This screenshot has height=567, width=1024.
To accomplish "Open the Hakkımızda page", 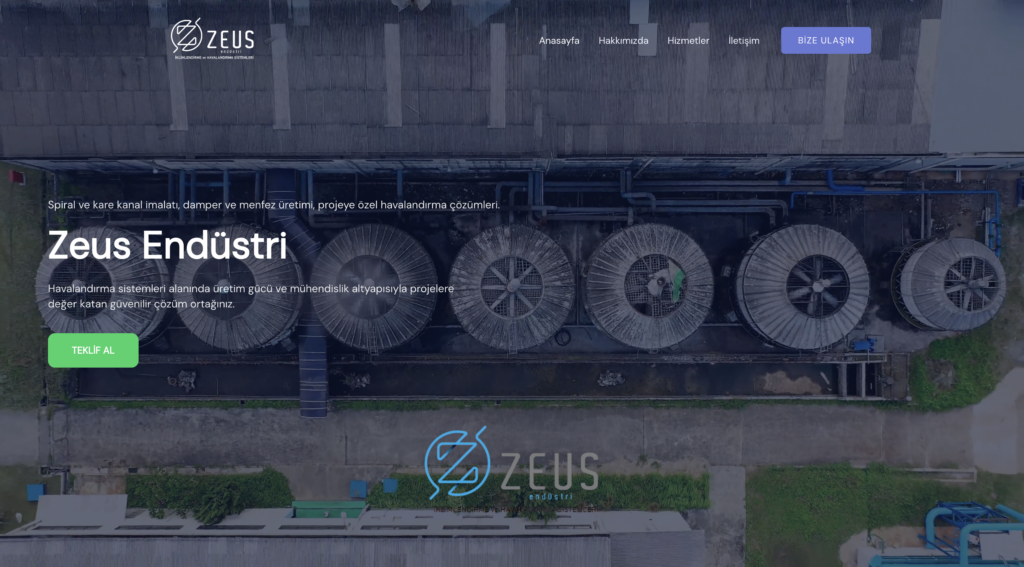I will tap(623, 41).
